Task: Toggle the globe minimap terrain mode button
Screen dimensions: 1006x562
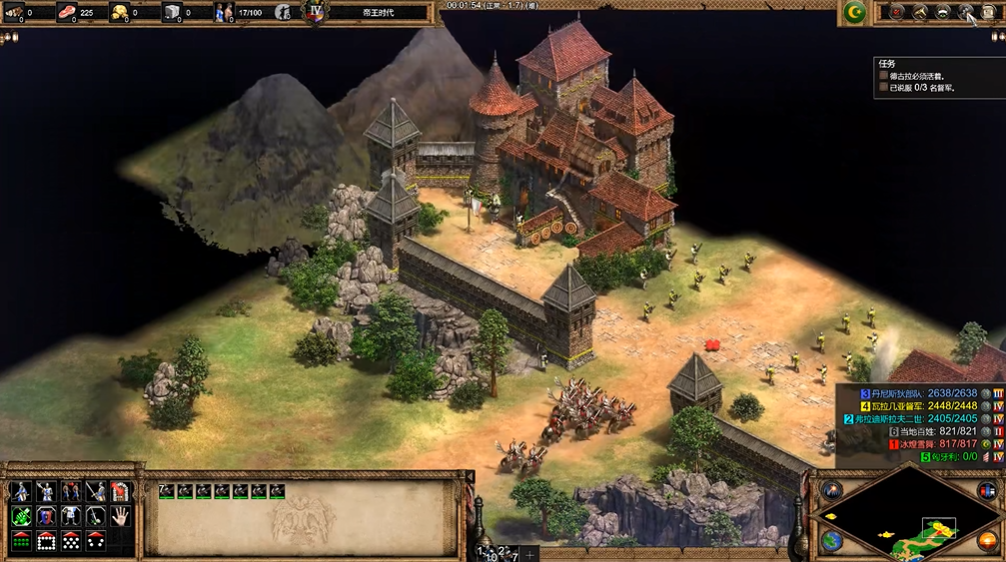Action: [x=832, y=541]
